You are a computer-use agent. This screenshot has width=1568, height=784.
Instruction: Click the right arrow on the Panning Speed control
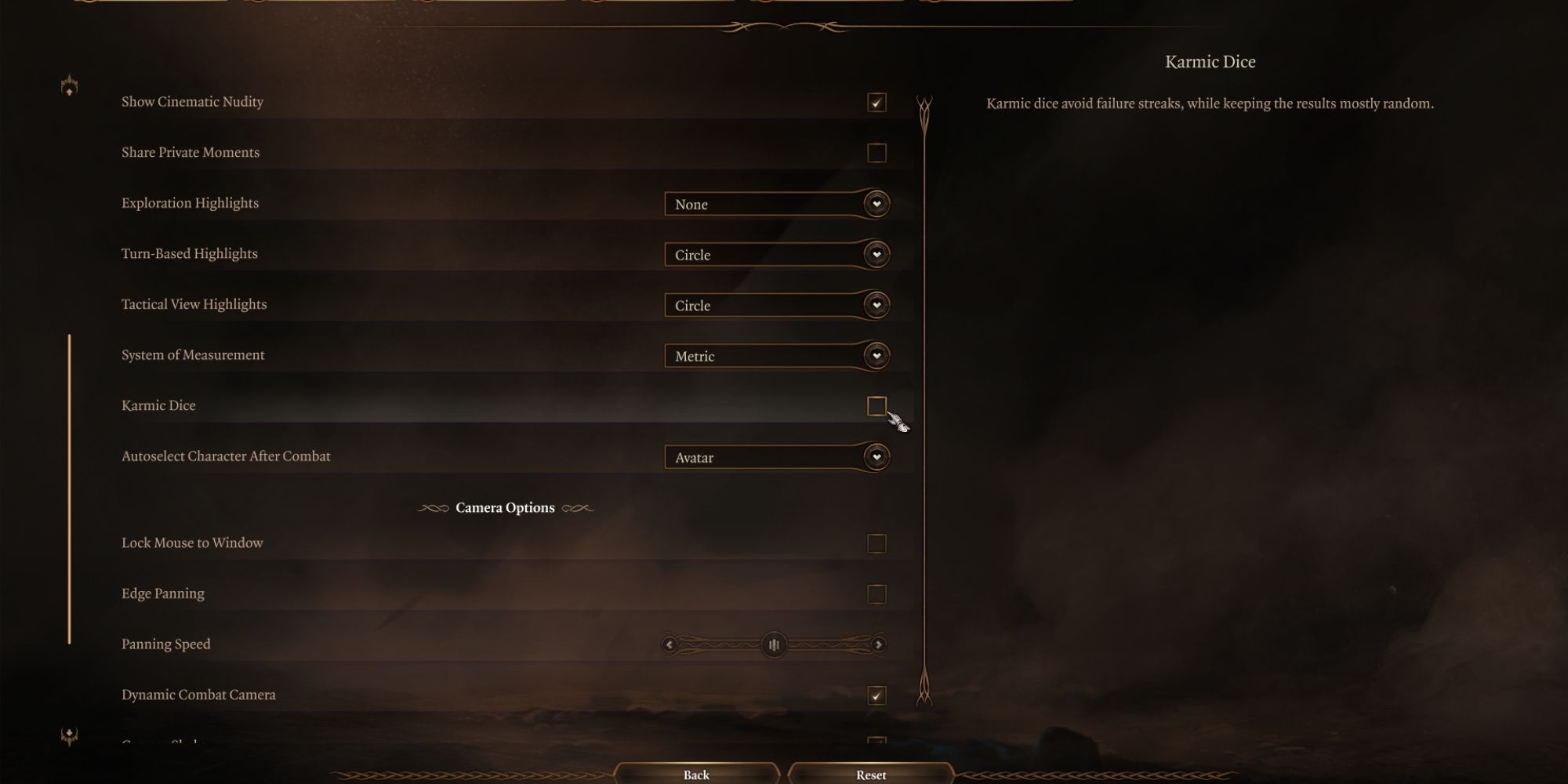878,644
